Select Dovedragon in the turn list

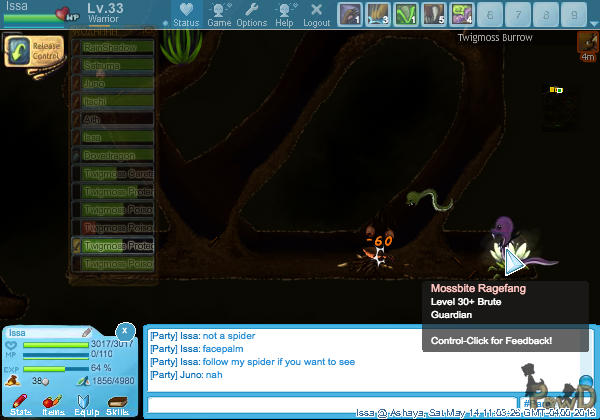coord(113,155)
